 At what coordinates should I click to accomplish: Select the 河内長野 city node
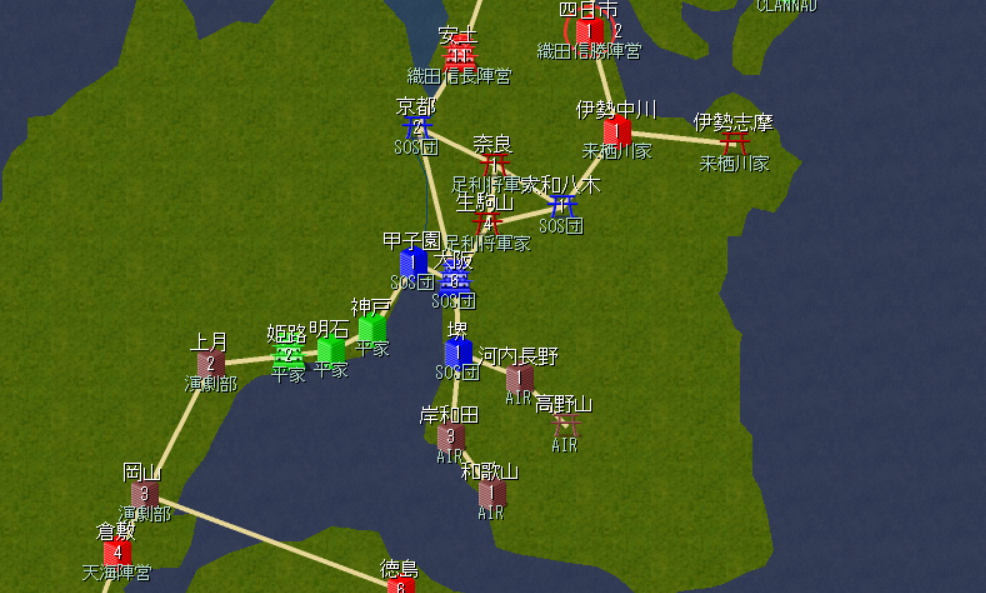[519, 378]
